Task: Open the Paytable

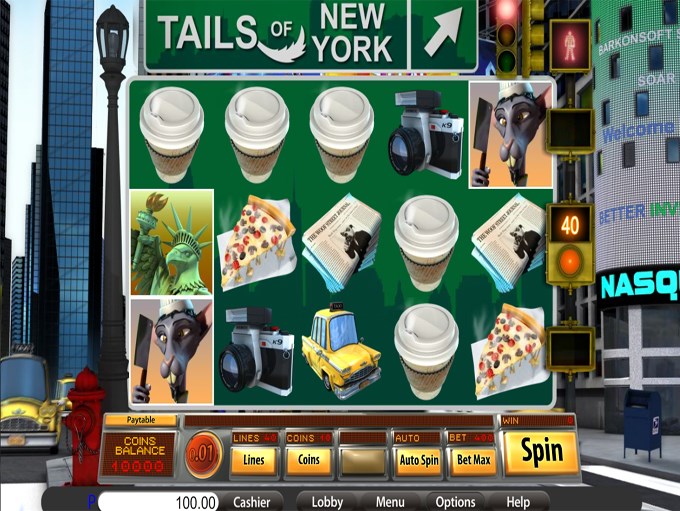Action: tap(140, 421)
